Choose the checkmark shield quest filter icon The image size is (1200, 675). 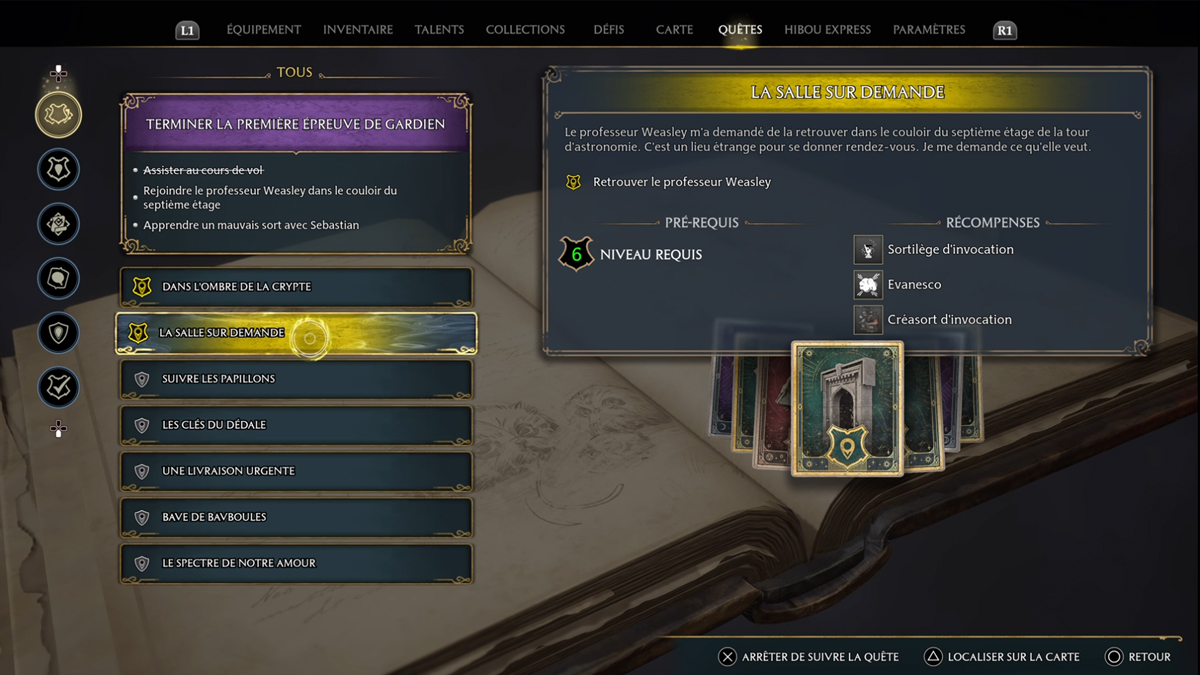59,387
